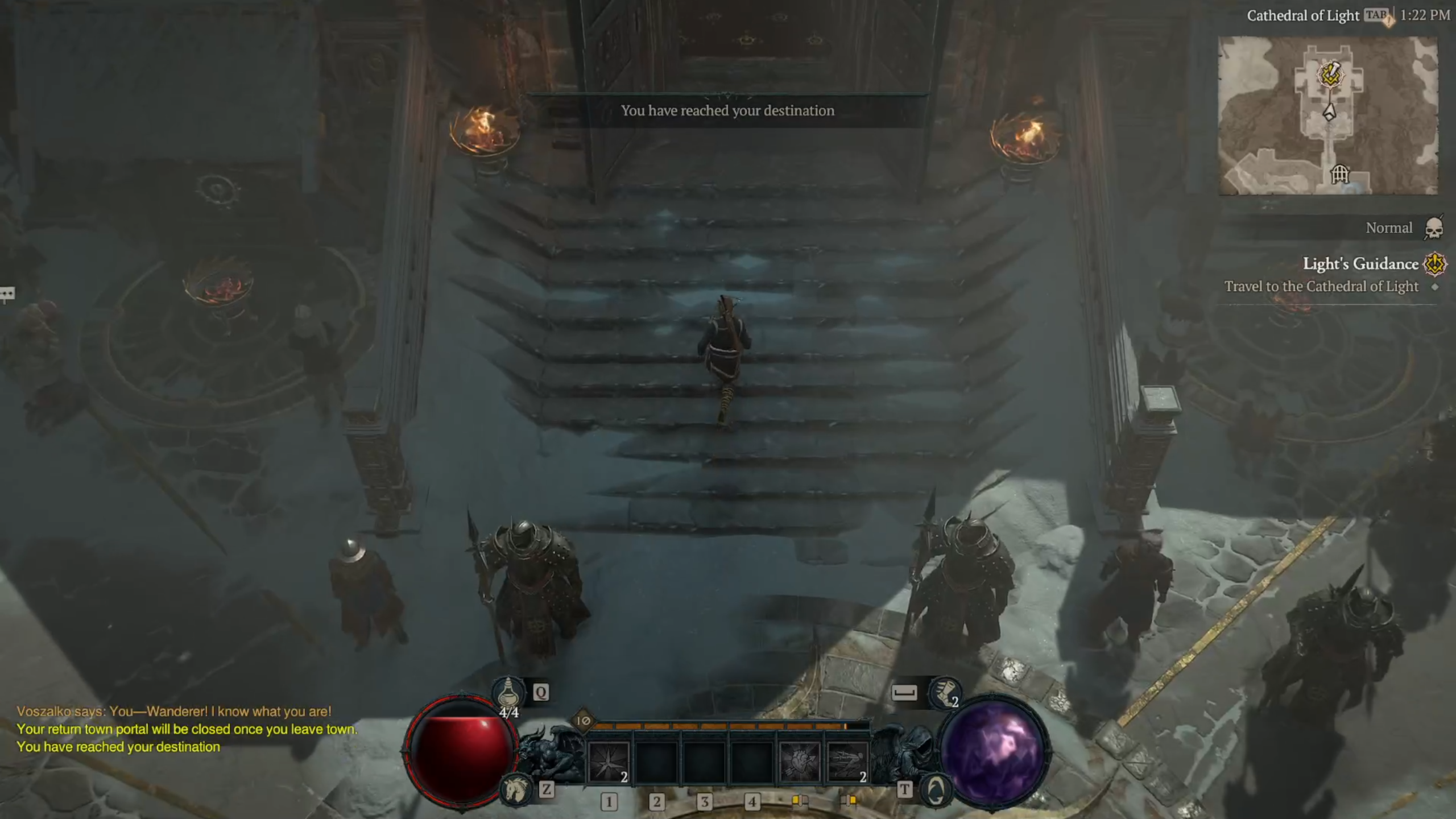Screen dimensions: 1456x819
Task: Open the minimap
Action: tap(1328, 116)
